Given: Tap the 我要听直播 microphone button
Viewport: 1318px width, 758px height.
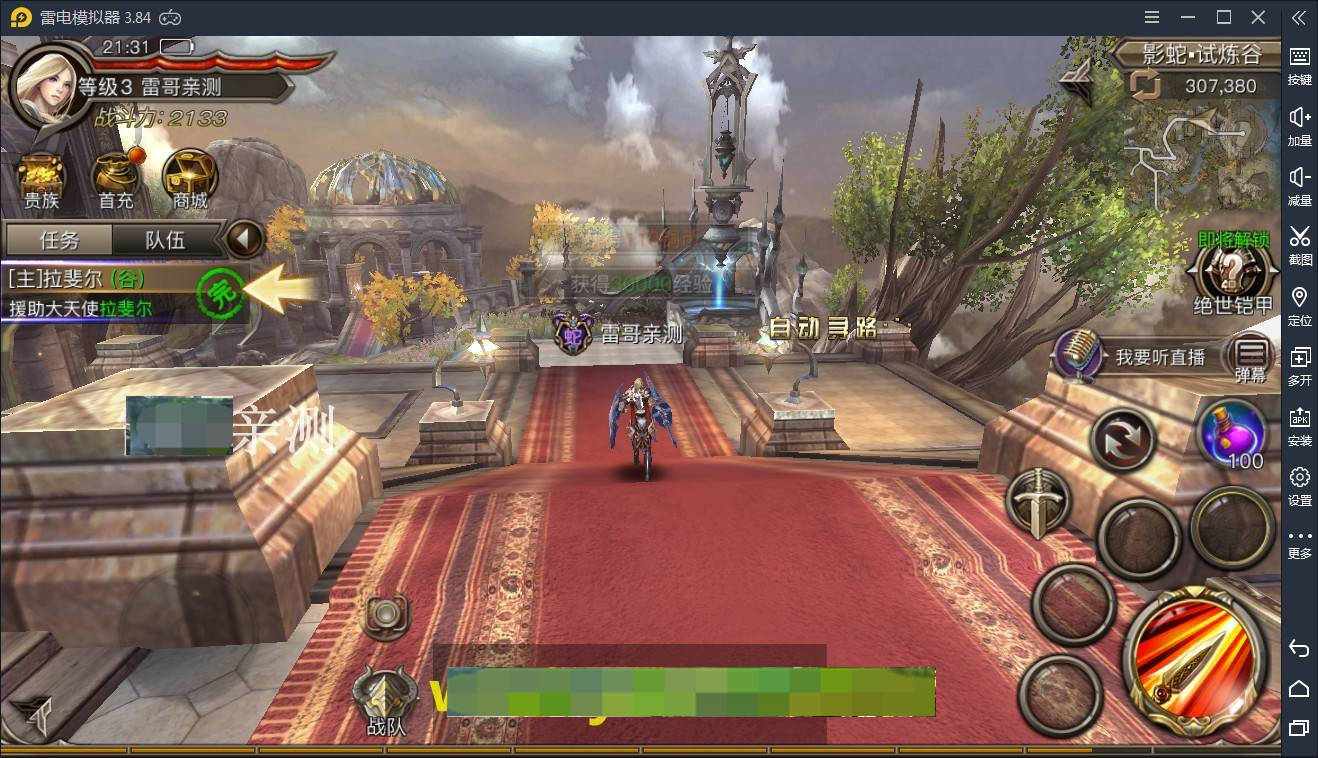Looking at the screenshot, I should pyautogui.click(x=1079, y=356).
